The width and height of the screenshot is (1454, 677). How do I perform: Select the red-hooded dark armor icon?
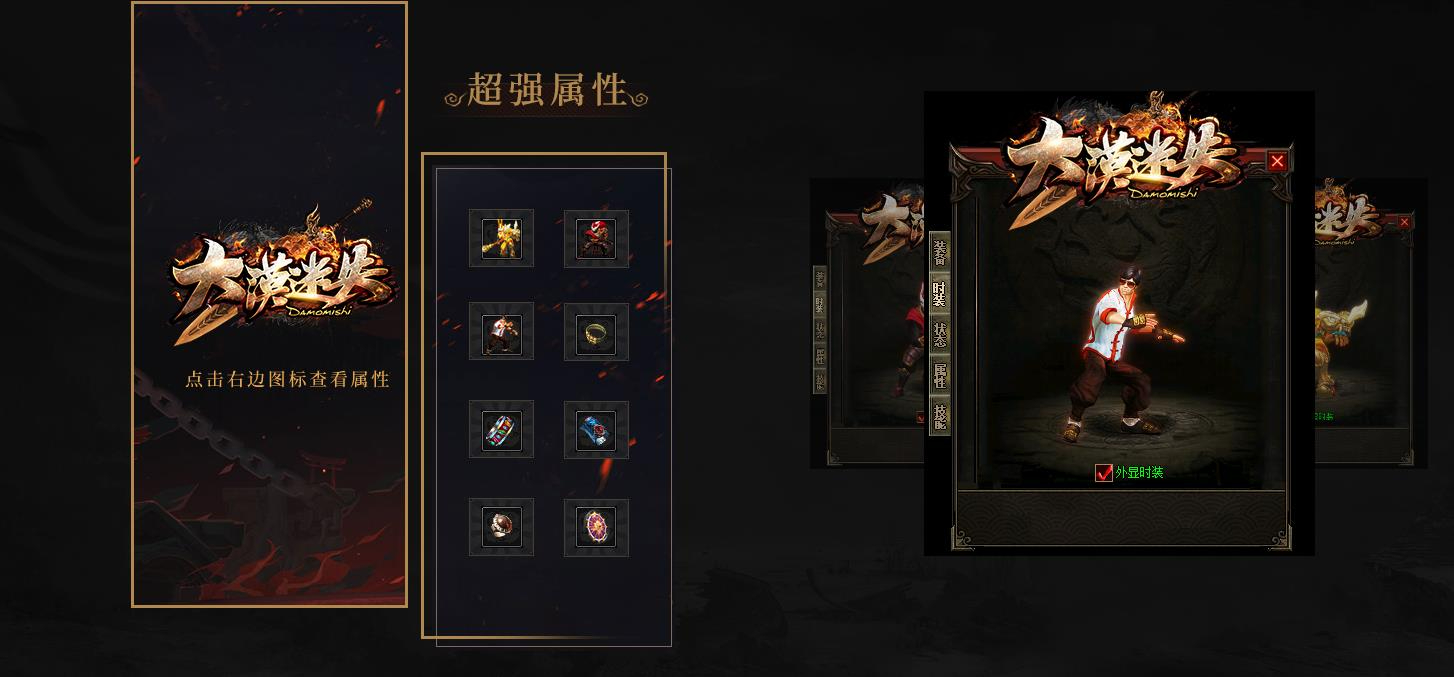[x=596, y=239]
